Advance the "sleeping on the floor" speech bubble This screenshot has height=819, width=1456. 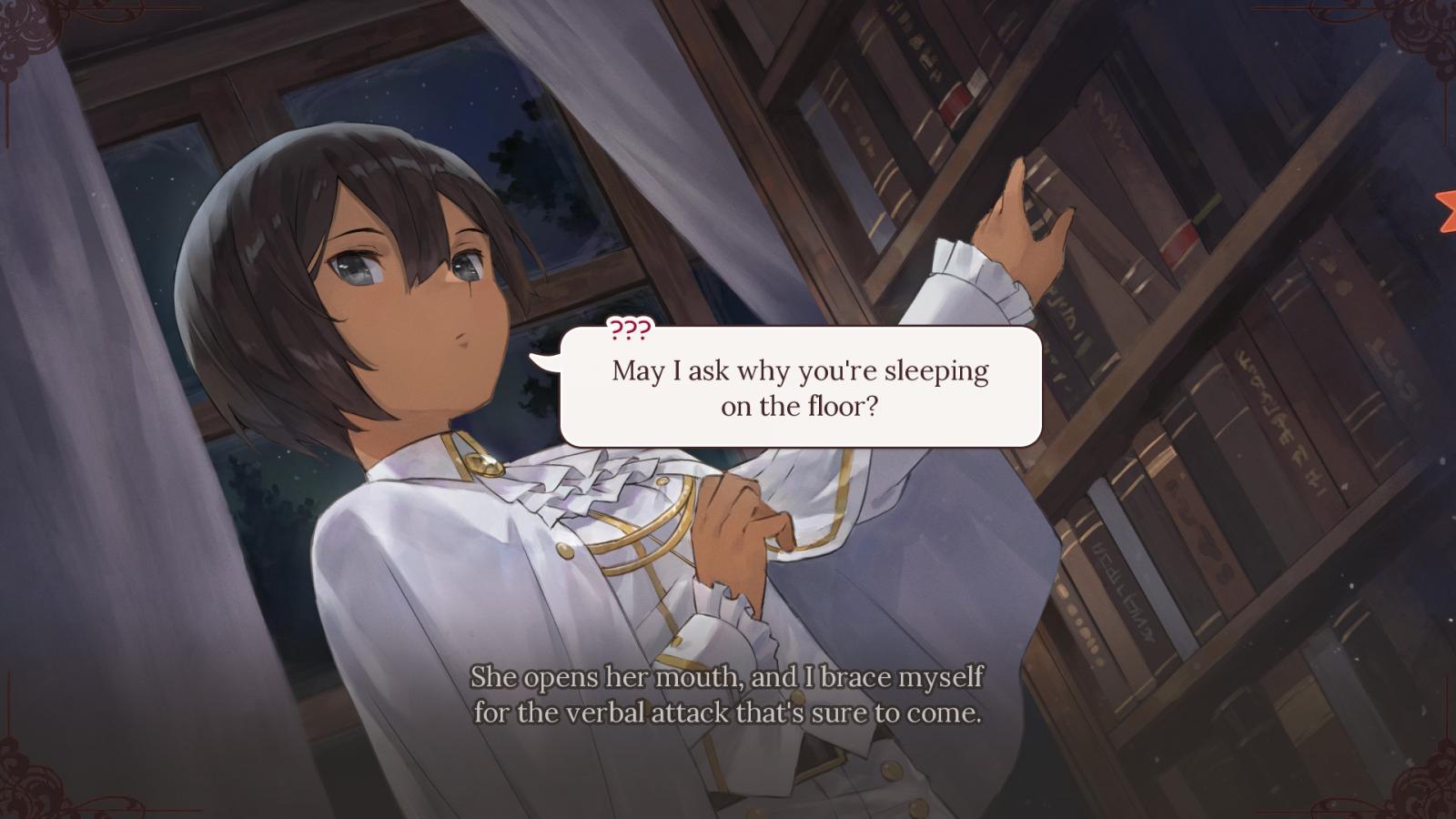[x=800, y=388]
